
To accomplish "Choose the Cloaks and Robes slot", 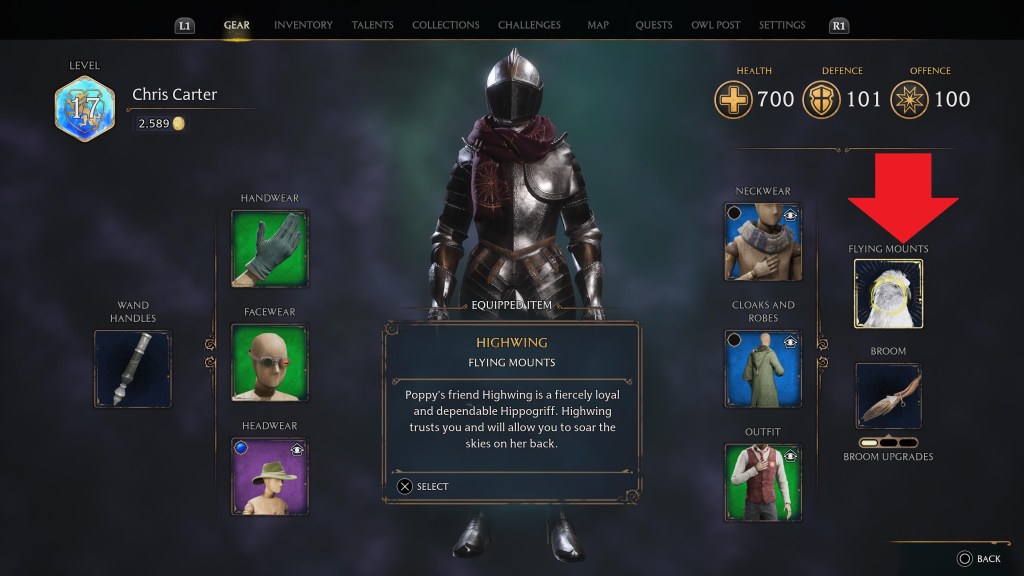I will [x=763, y=368].
